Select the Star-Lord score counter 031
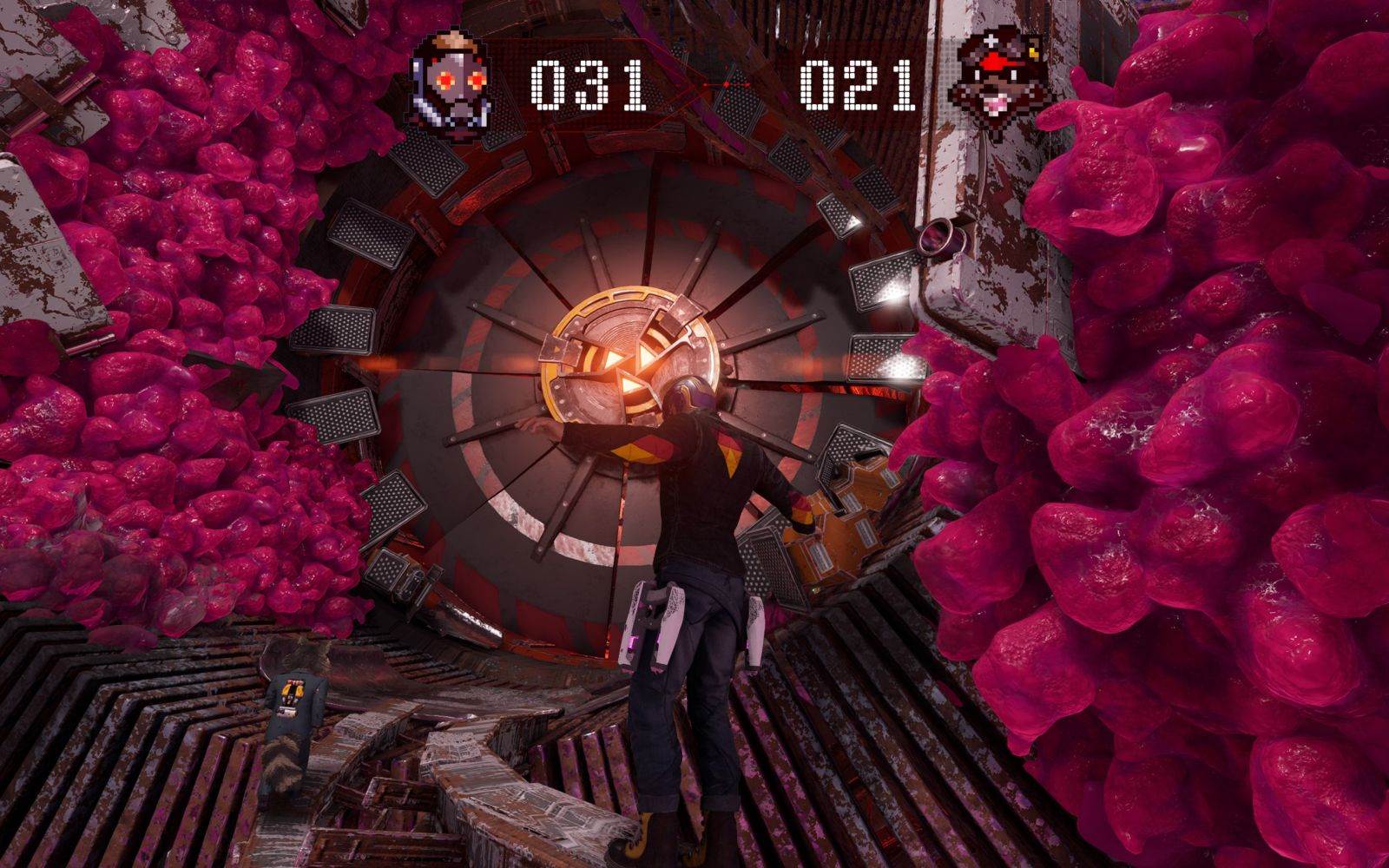The width and height of the screenshot is (1389, 868). (583, 81)
